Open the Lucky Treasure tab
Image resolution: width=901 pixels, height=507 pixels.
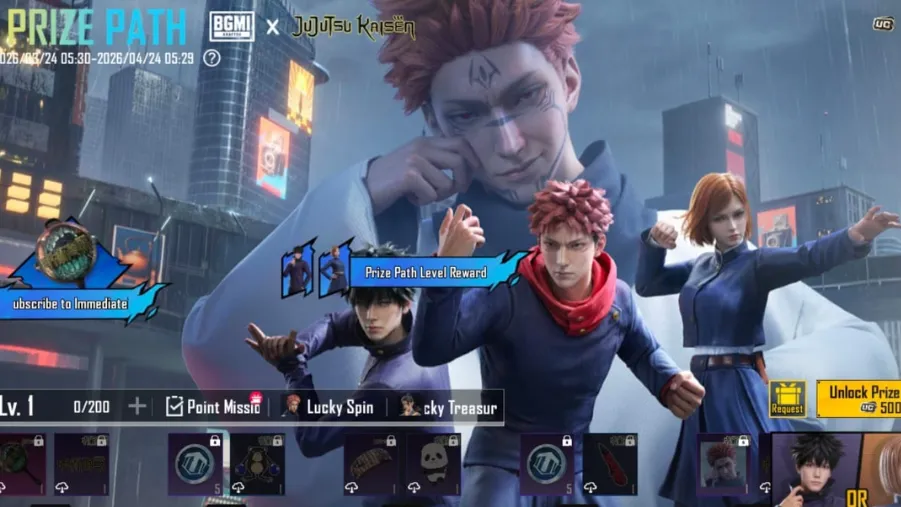coord(450,406)
